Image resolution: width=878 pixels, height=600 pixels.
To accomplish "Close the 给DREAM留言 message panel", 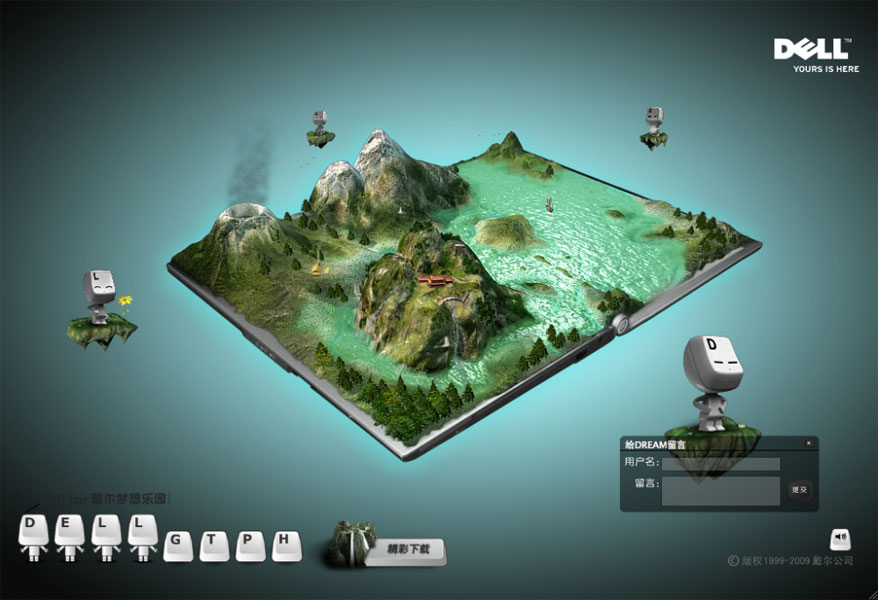I will (x=808, y=443).
